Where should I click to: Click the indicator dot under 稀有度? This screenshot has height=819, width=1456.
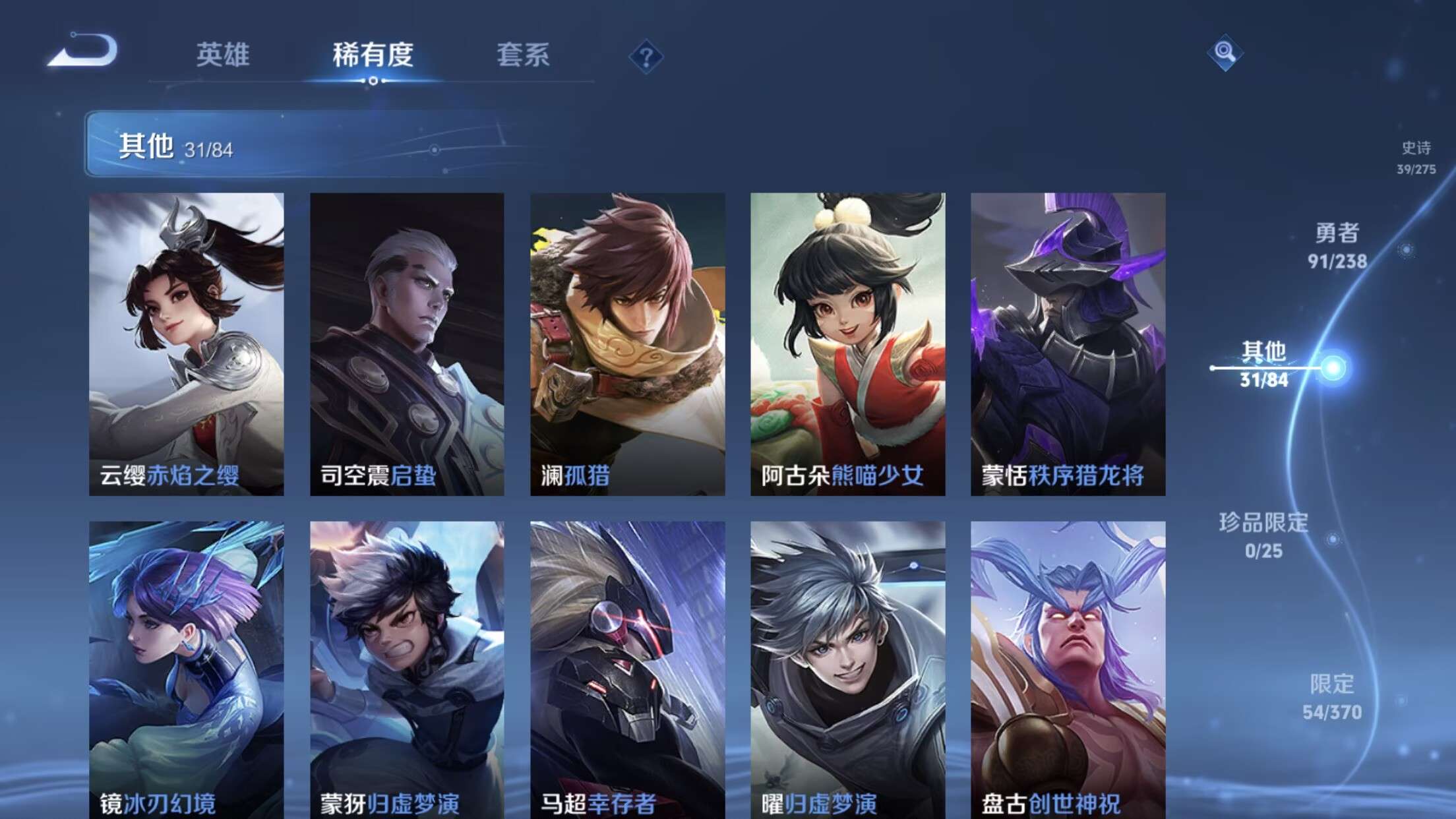pyautogui.click(x=374, y=82)
